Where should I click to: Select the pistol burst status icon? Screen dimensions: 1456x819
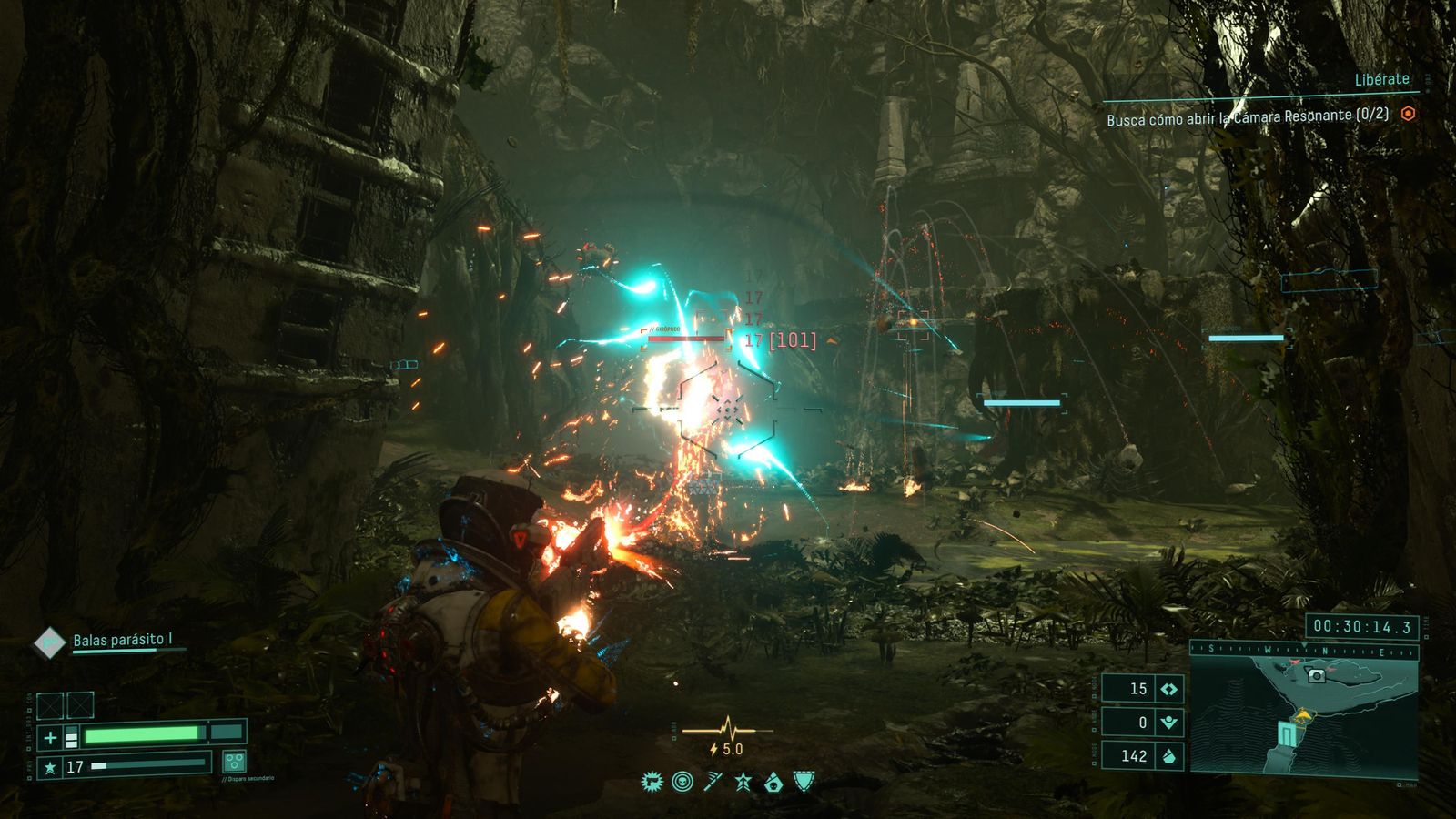coord(652,782)
